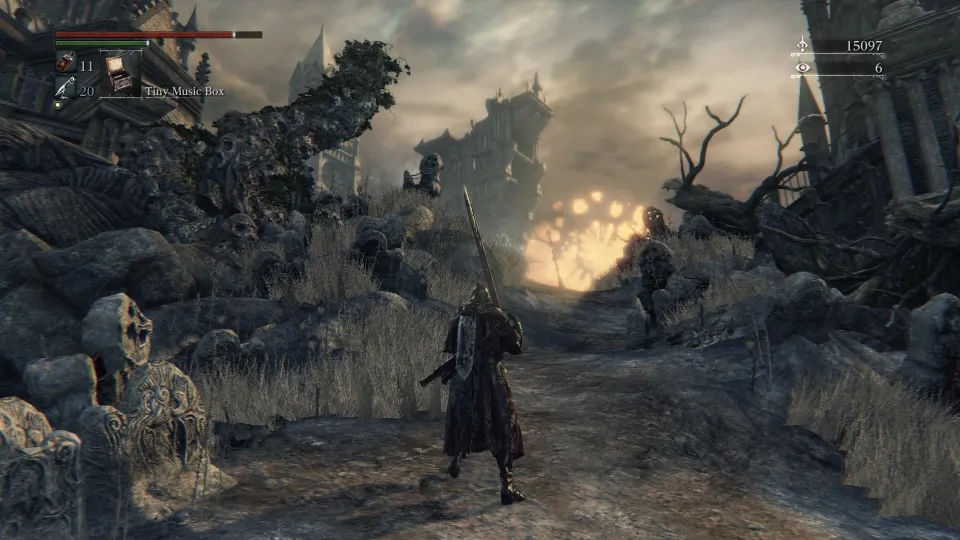Select the Tiny Music Box item slot
Image resolution: width=960 pixels, height=540 pixels.
tap(122, 73)
